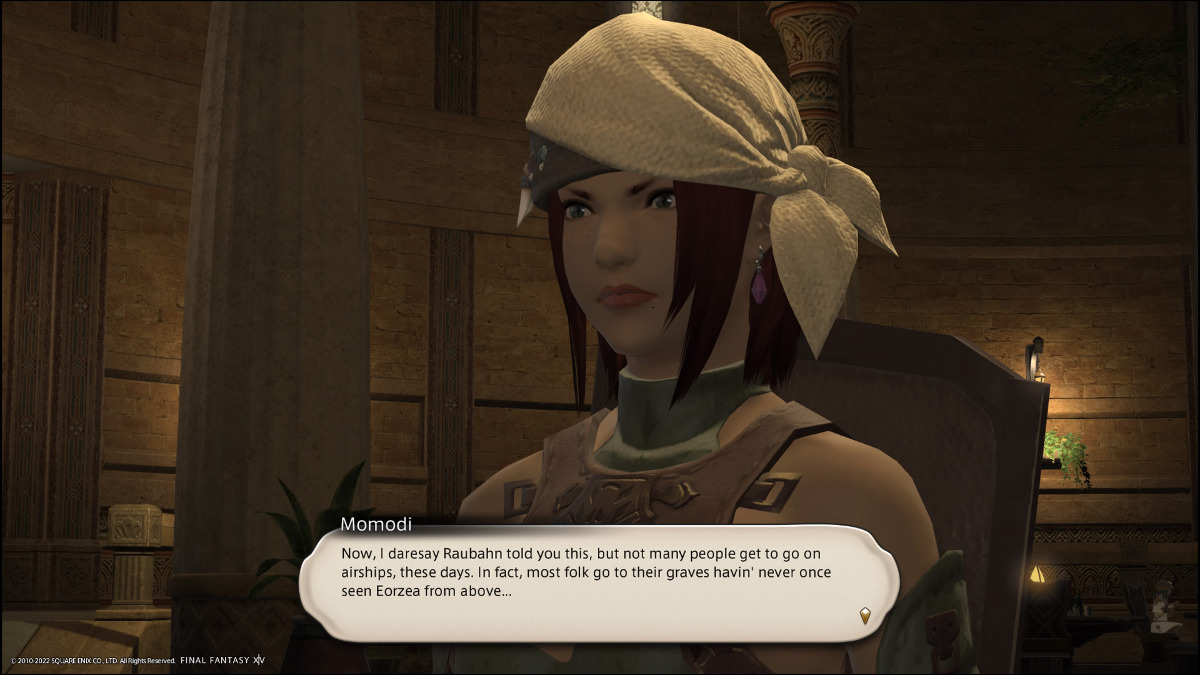Advance Momodi's dialogue with the gold arrow
The width and height of the screenshot is (1200, 675).
865,616
